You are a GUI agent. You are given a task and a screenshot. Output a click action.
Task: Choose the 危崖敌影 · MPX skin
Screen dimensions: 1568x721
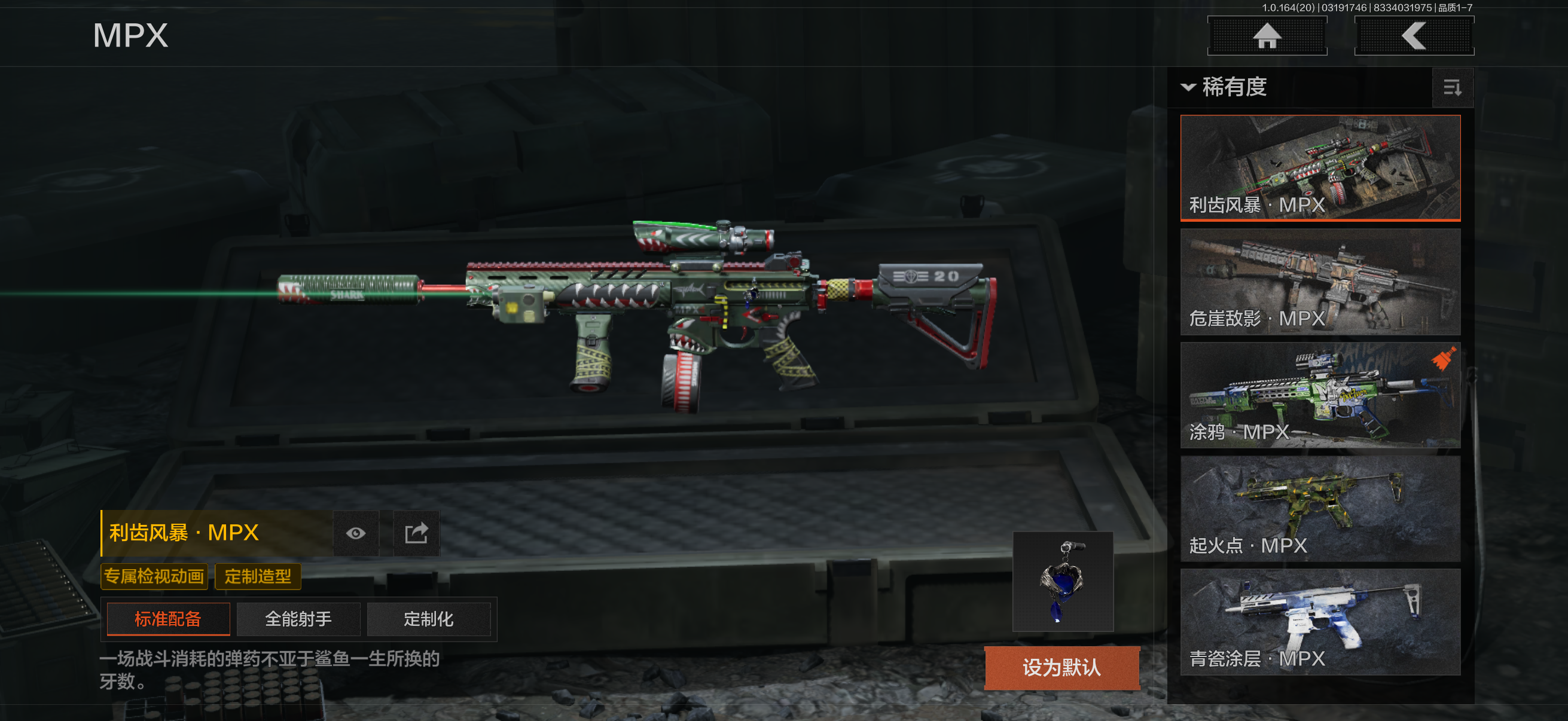[x=1320, y=281]
